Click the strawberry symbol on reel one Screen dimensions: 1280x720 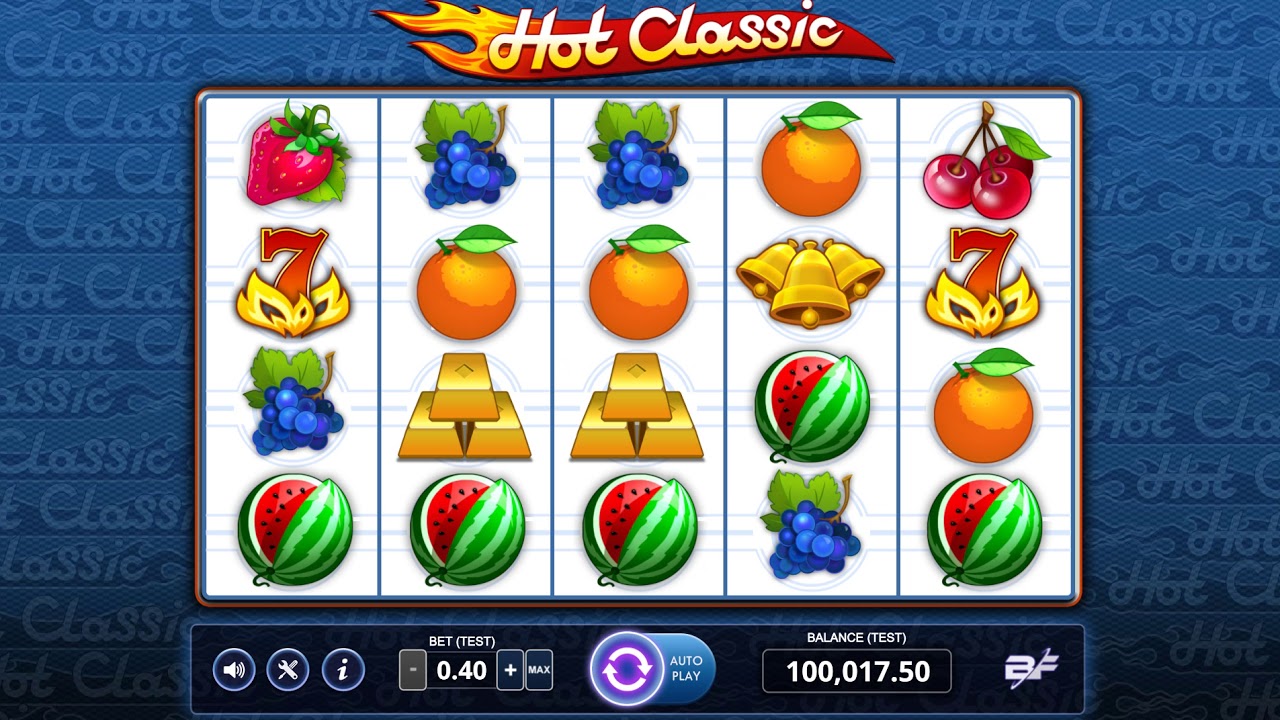click(293, 160)
